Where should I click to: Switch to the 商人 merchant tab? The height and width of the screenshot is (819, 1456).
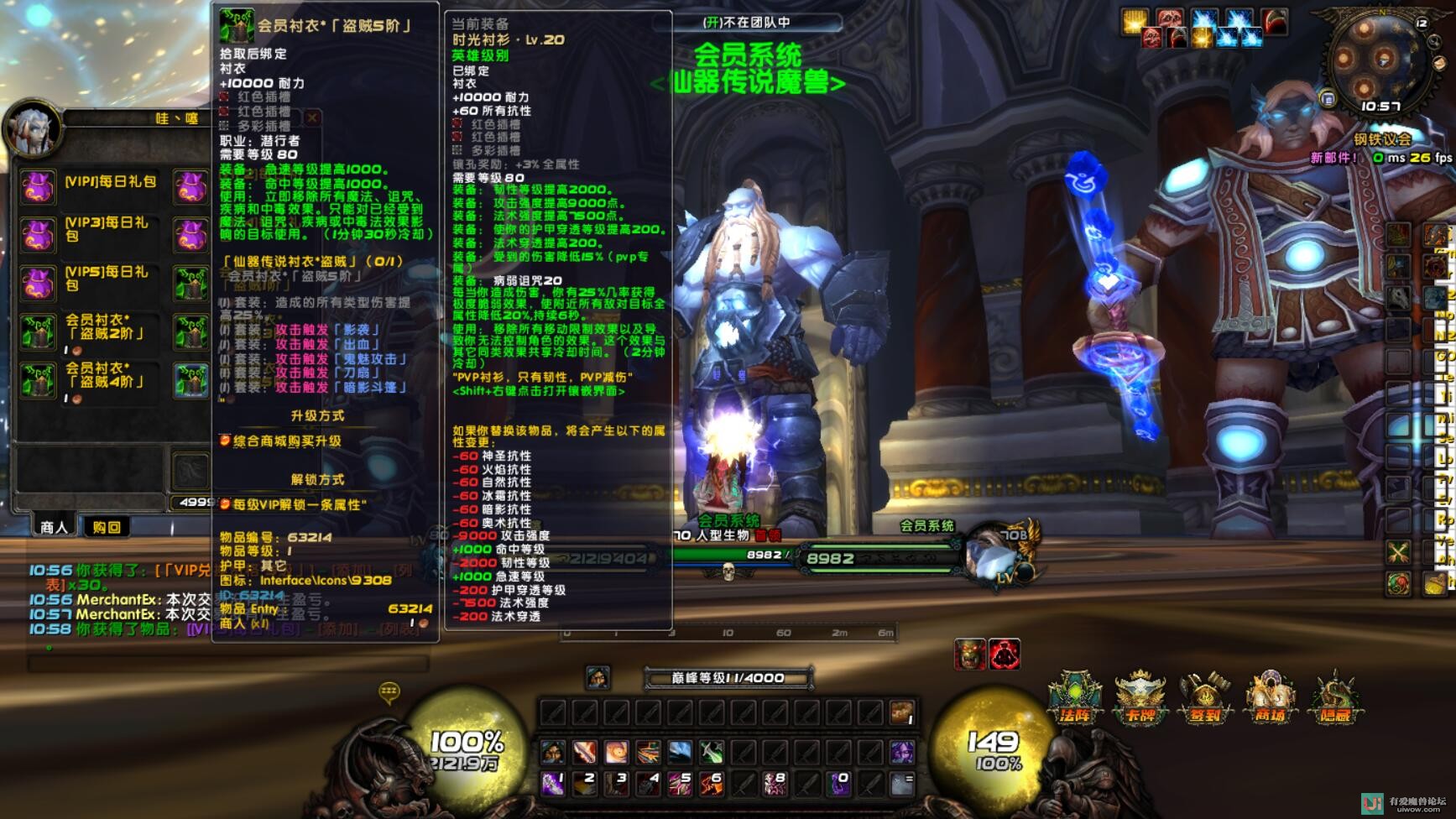[54, 527]
